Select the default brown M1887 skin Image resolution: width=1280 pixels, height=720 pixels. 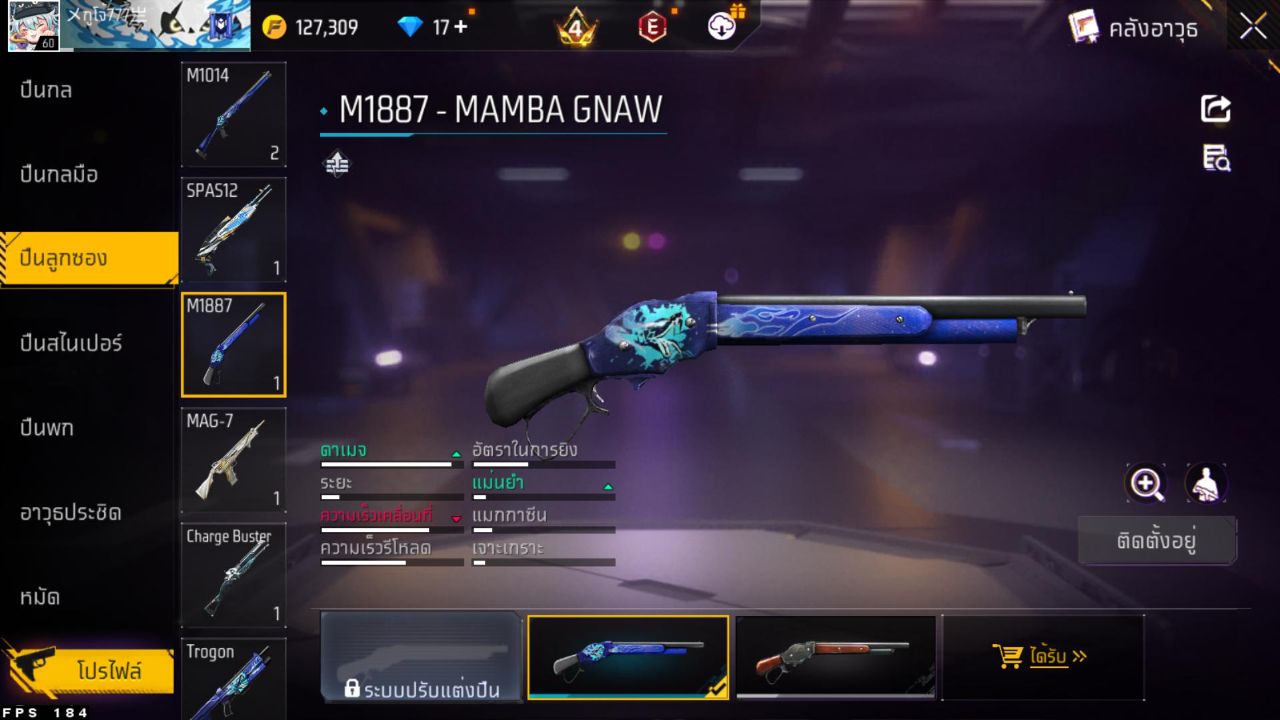(835, 657)
